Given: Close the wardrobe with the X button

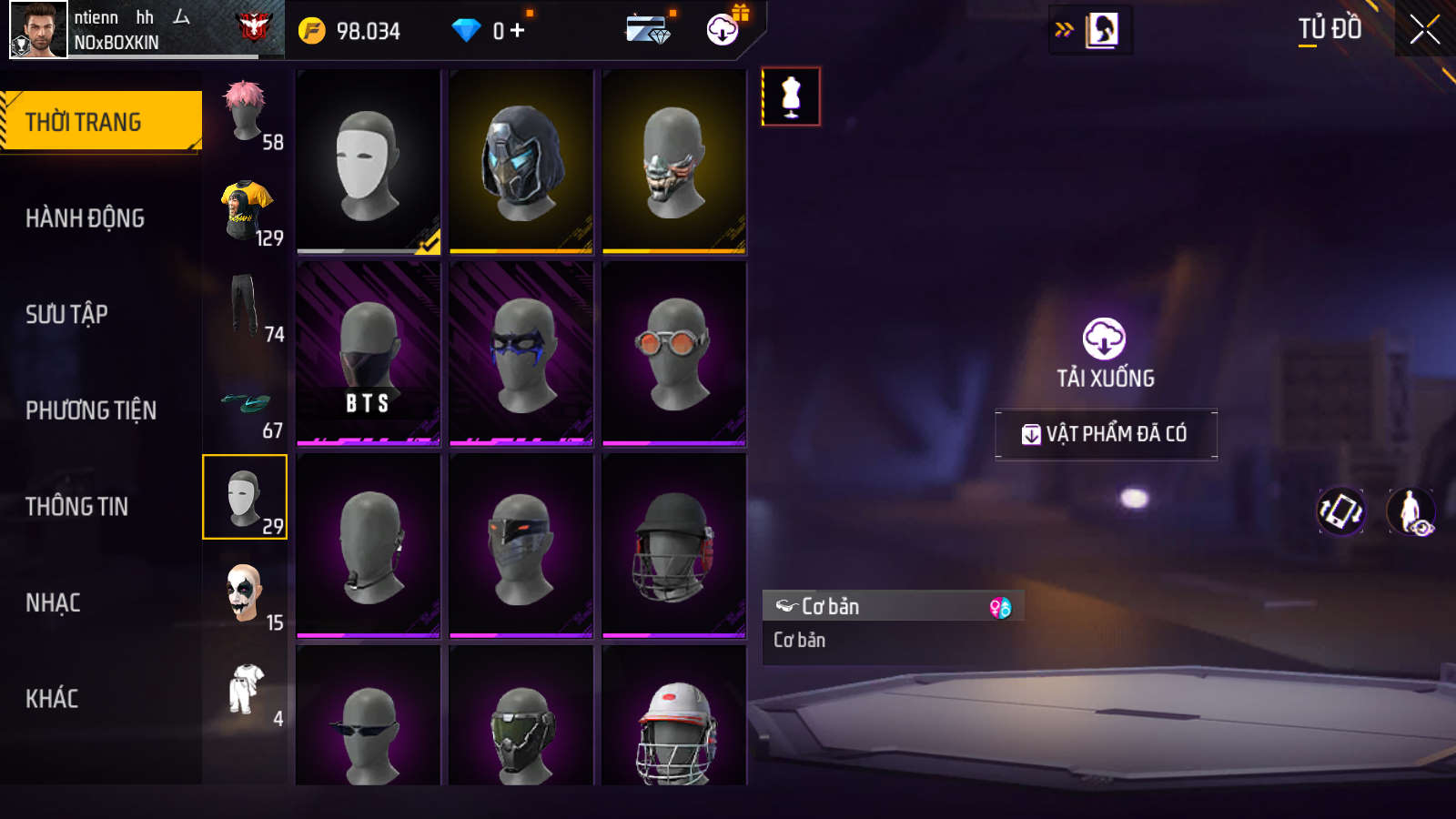Looking at the screenshot, I should tap(1424, 30).
